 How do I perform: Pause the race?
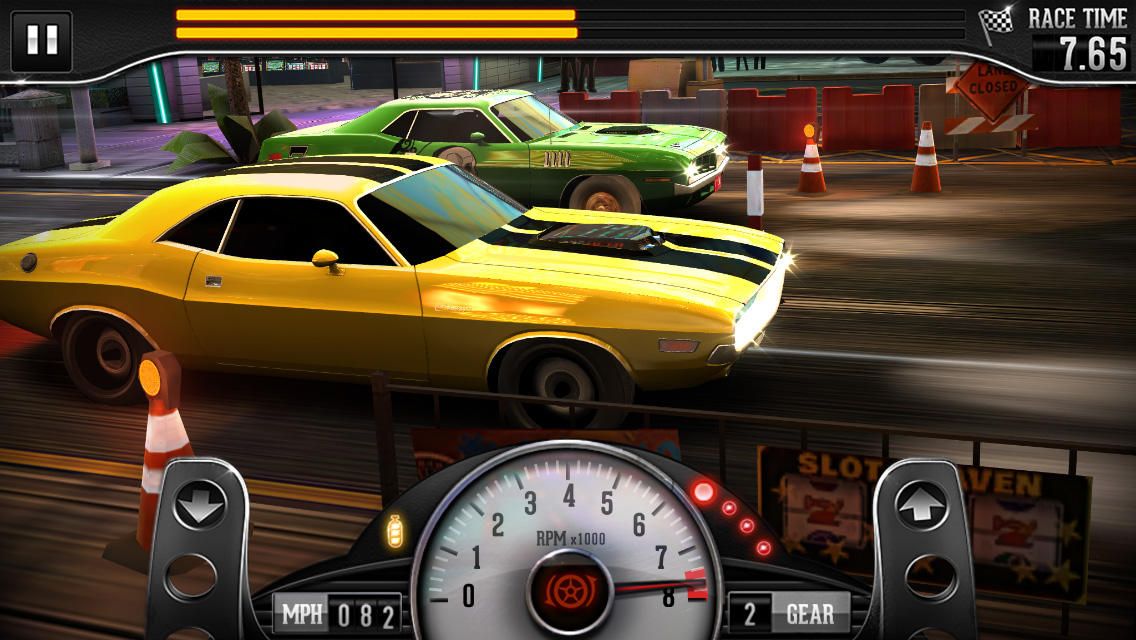point(41,41)
